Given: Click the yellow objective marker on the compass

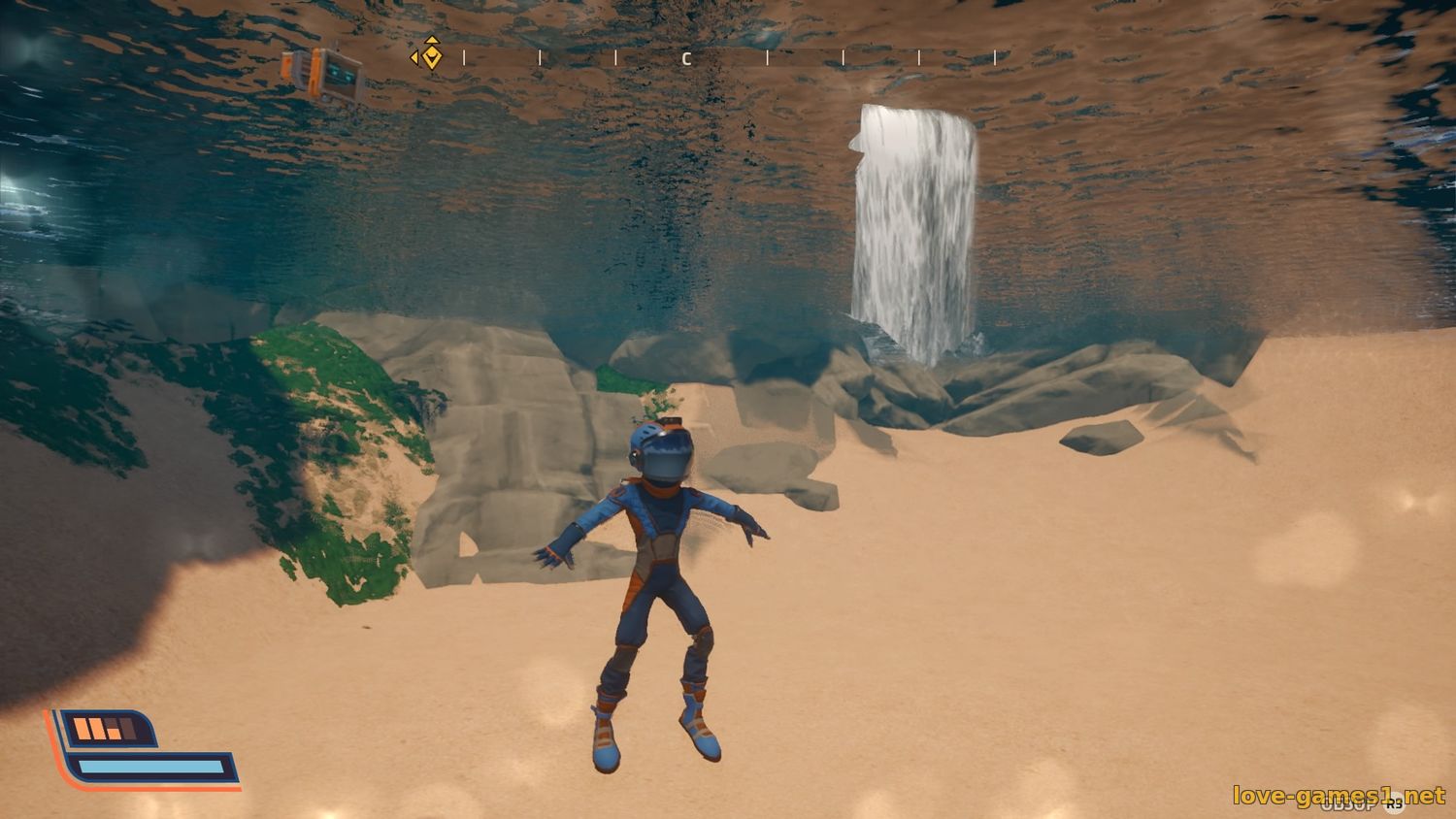Looking at the screenshot, I should coord(430,56).
